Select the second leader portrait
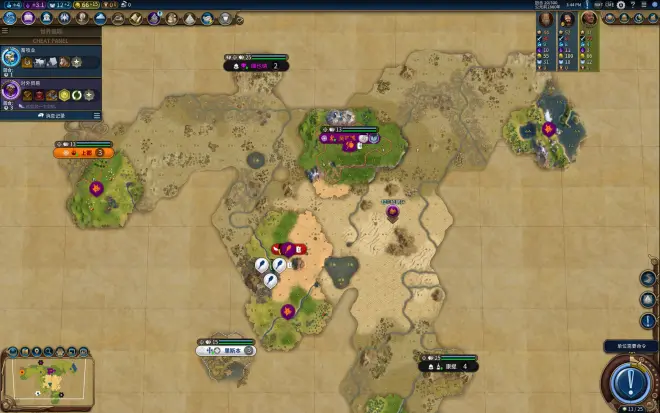660x413 pixels. tap(567, 18)
